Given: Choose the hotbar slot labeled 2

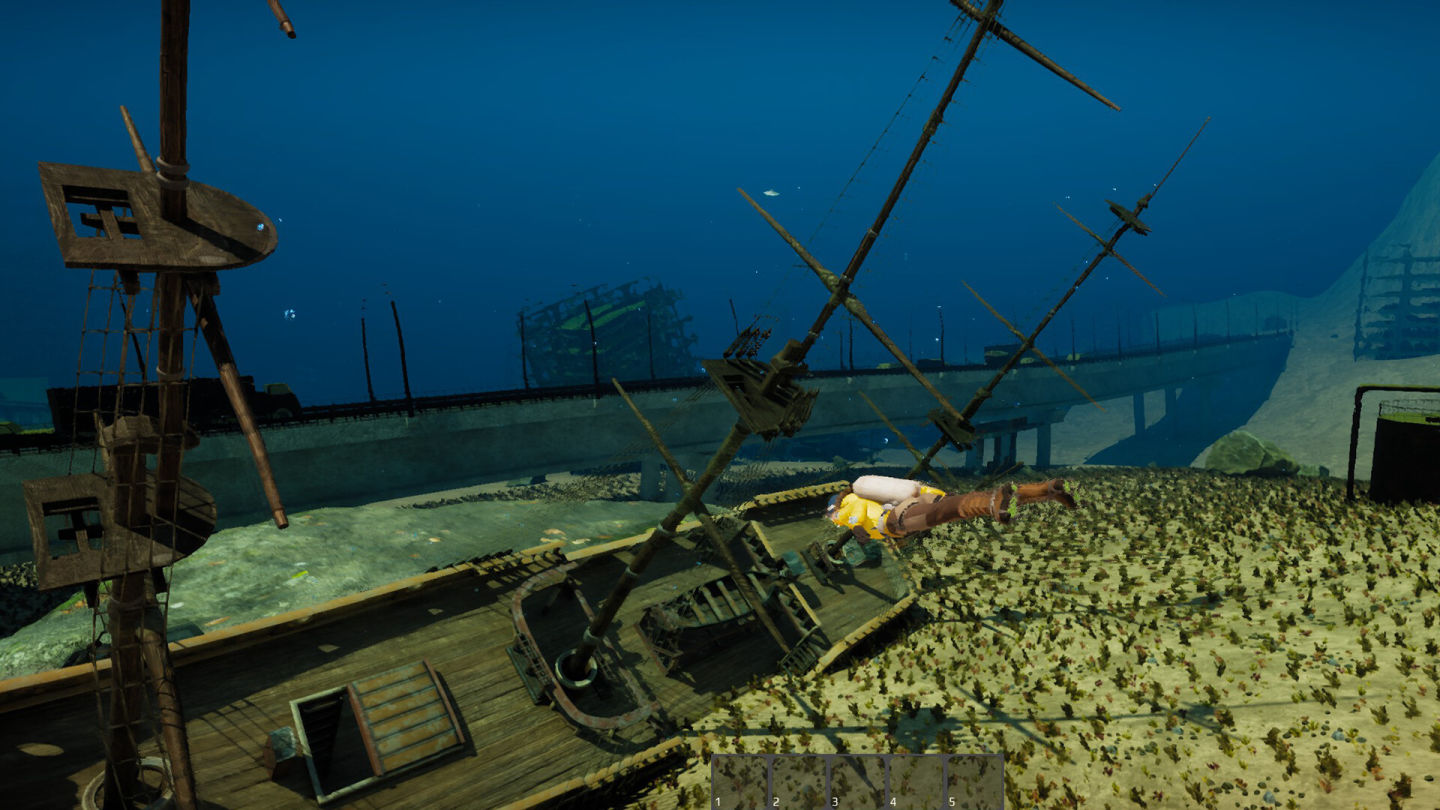Looking at the screenshot, I should click(x=799, y=783).
